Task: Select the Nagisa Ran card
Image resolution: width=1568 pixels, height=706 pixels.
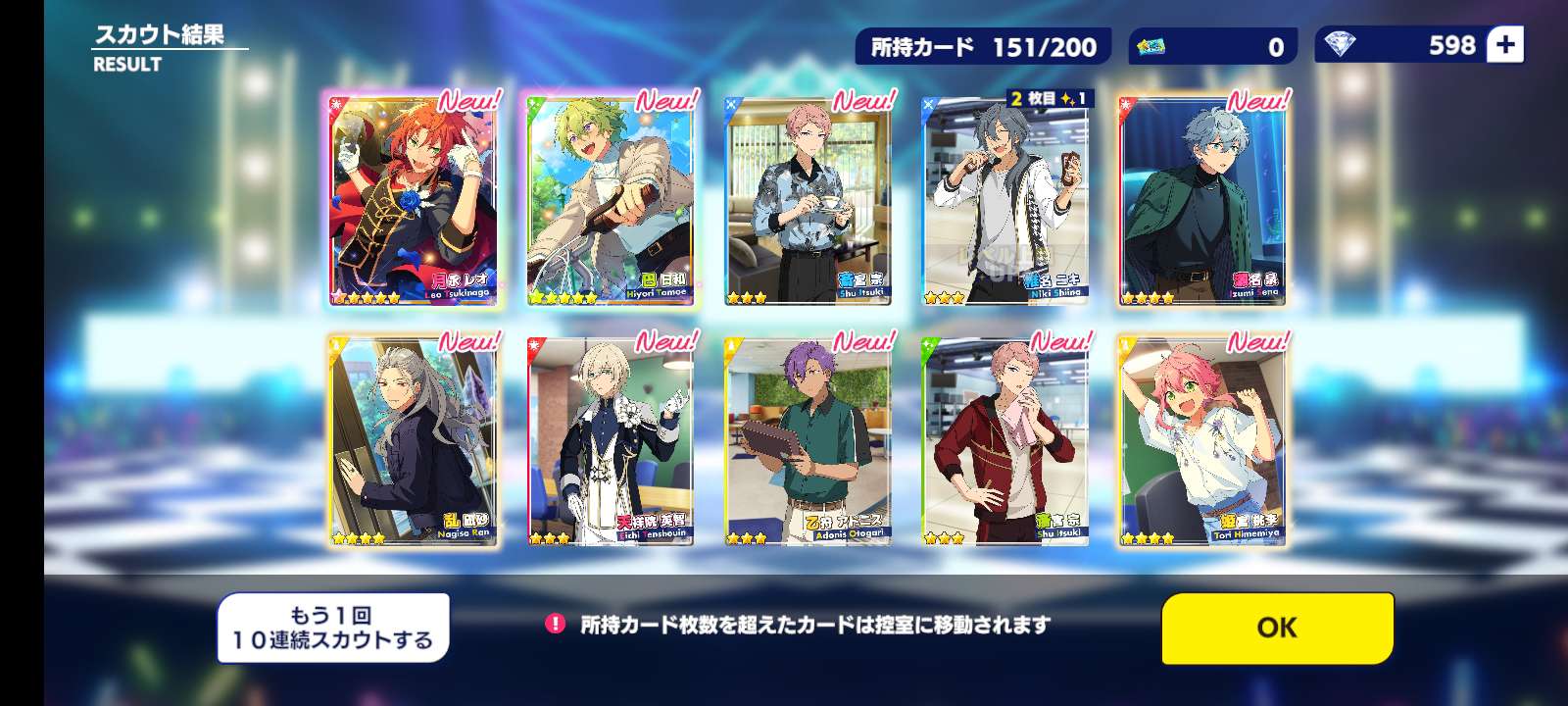Action: [x=414, y=441]
